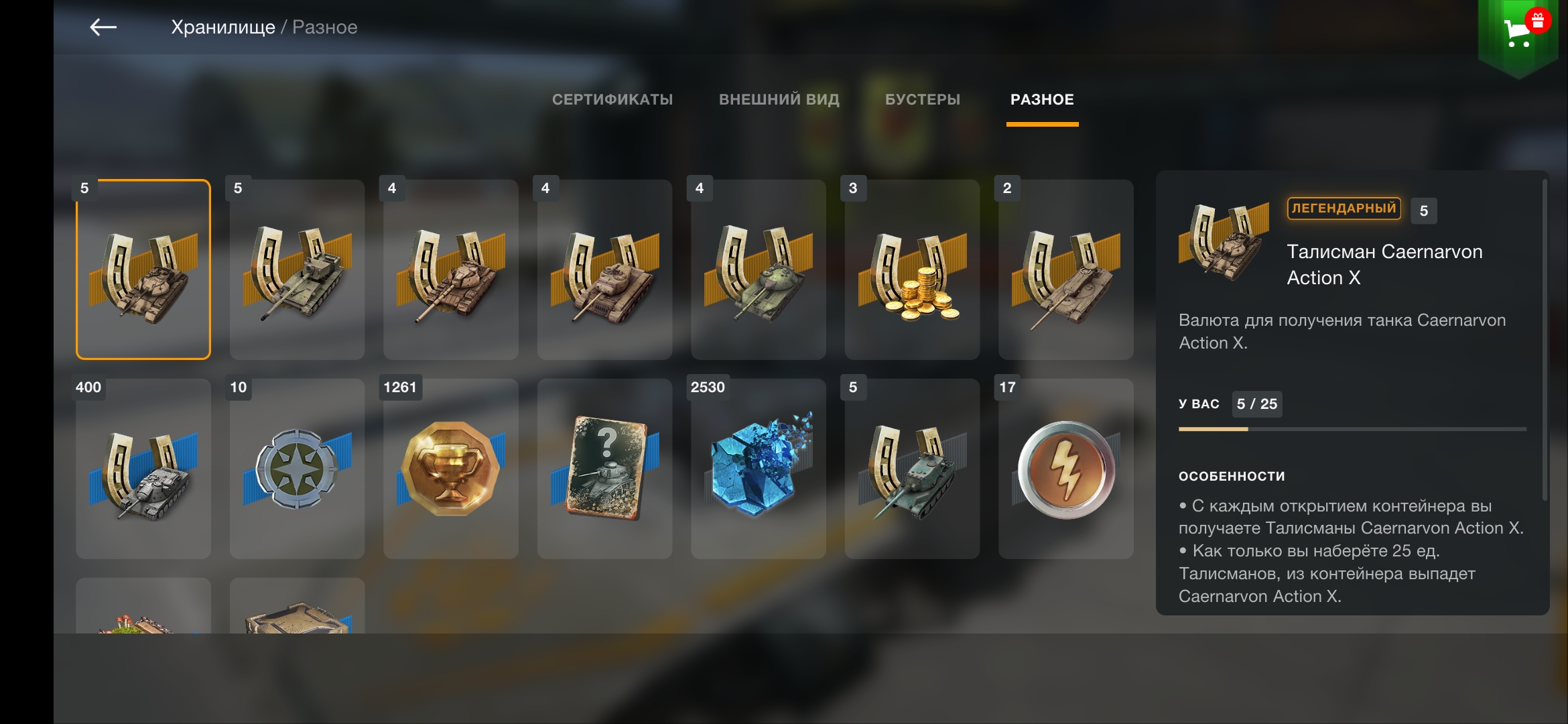Click the Хранилище breadcrumb link
1568x724 pixels.
222,27
